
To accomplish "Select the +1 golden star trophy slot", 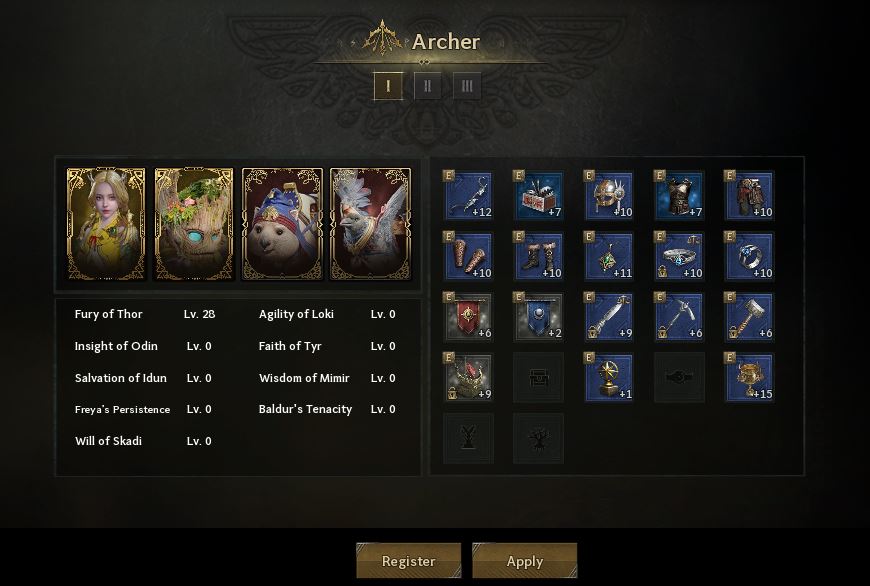I will pyautogui.click(x=609, y=377).
